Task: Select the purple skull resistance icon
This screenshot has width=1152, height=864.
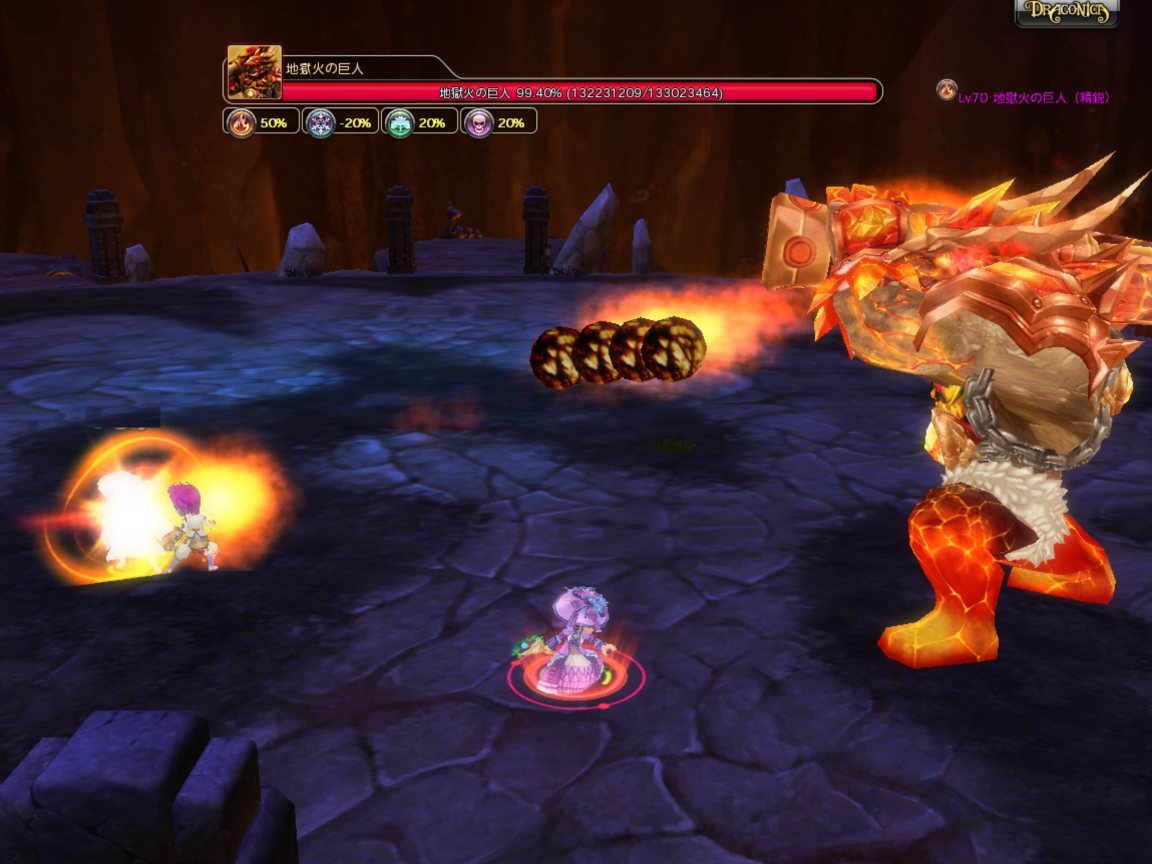Action: tap(478, 122)
